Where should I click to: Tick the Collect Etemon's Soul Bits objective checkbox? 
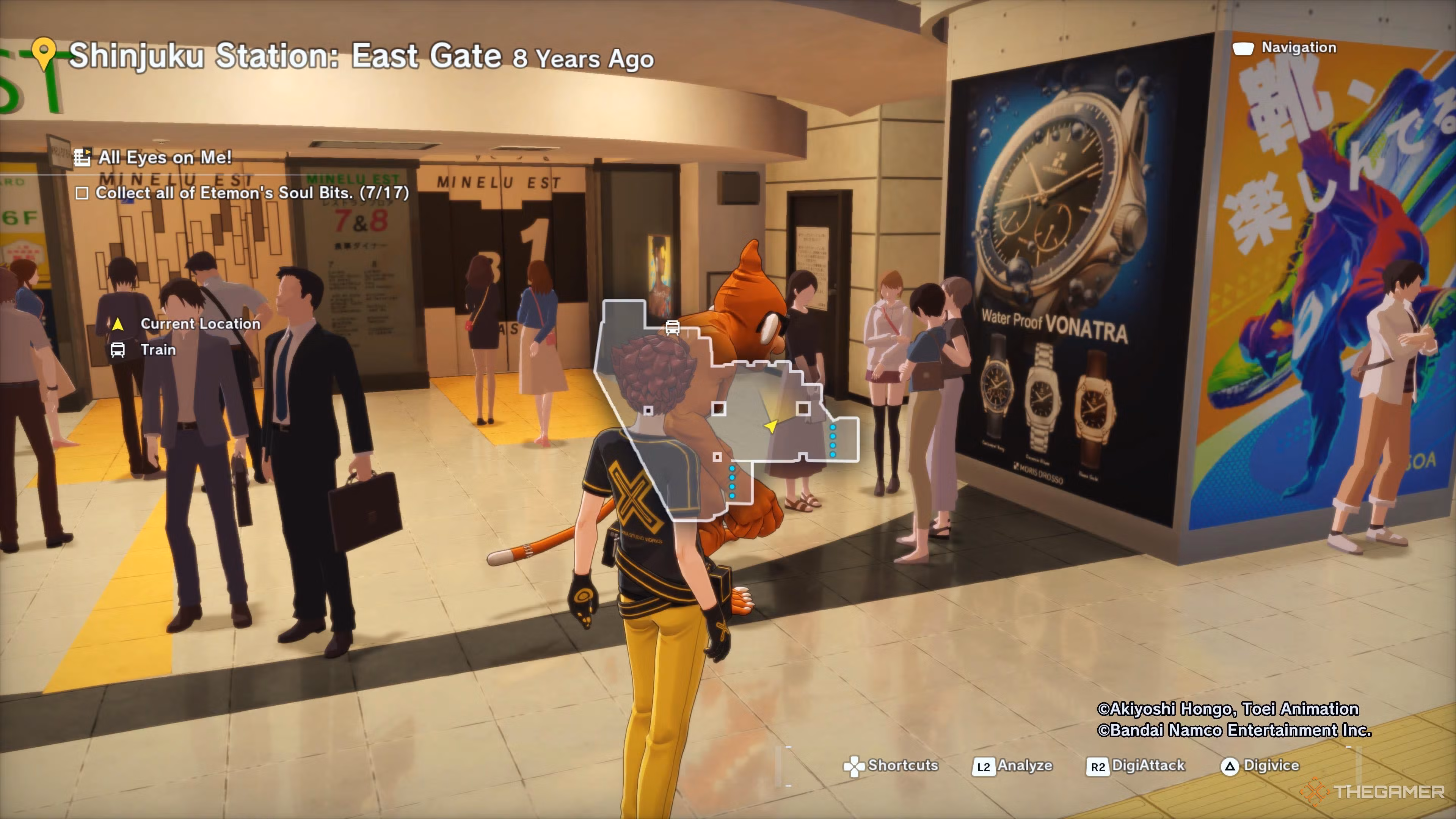[x=82, y=193]
